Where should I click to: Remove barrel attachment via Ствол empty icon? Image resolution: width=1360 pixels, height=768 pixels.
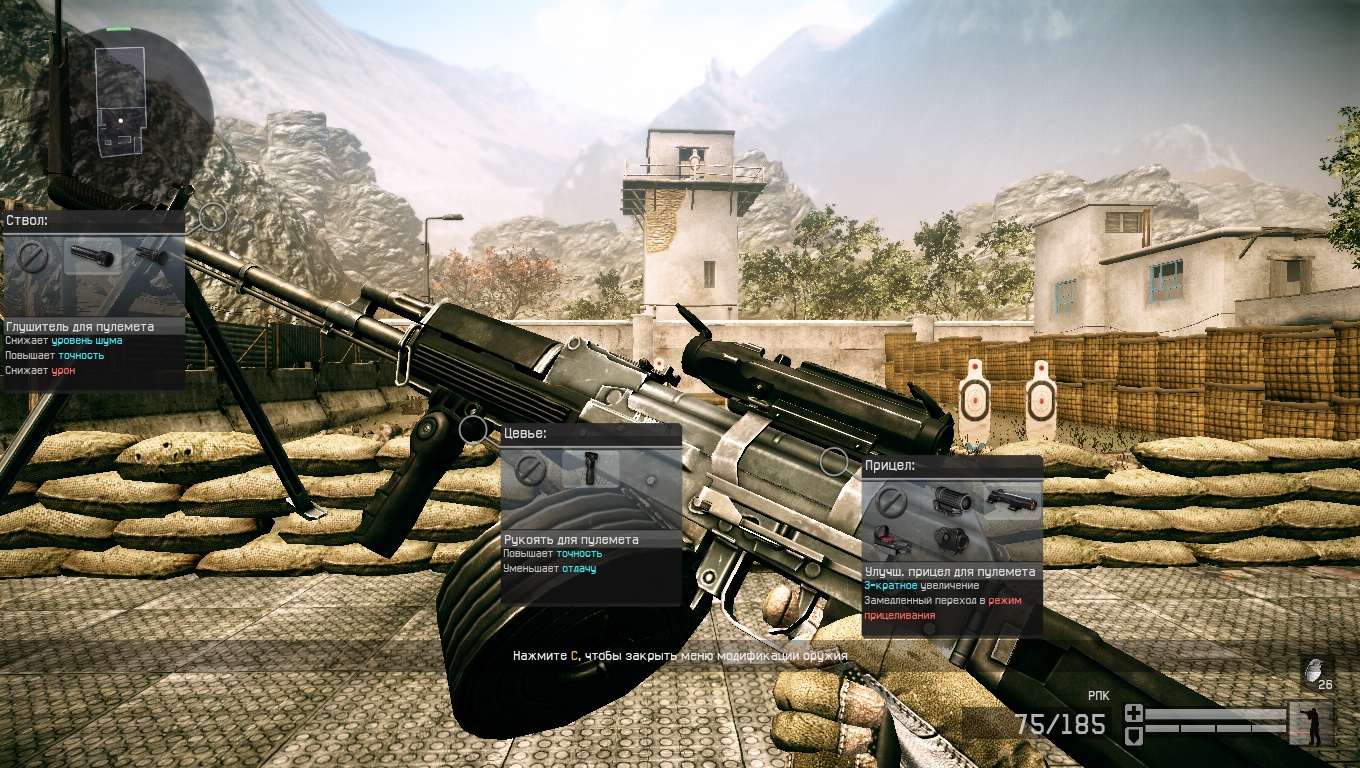coord(35,259)
